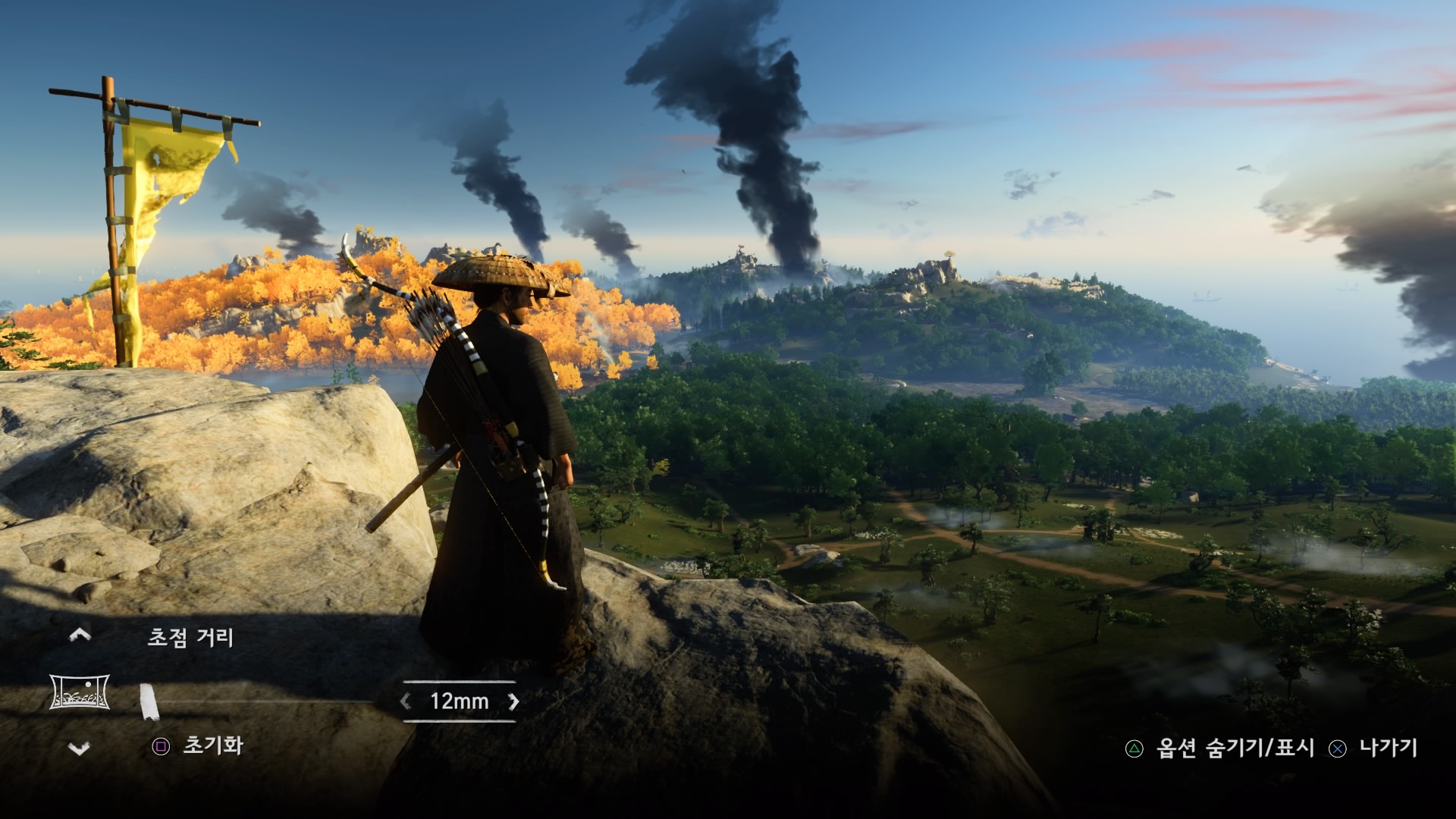Increase focal length with the right arrow

514,701
